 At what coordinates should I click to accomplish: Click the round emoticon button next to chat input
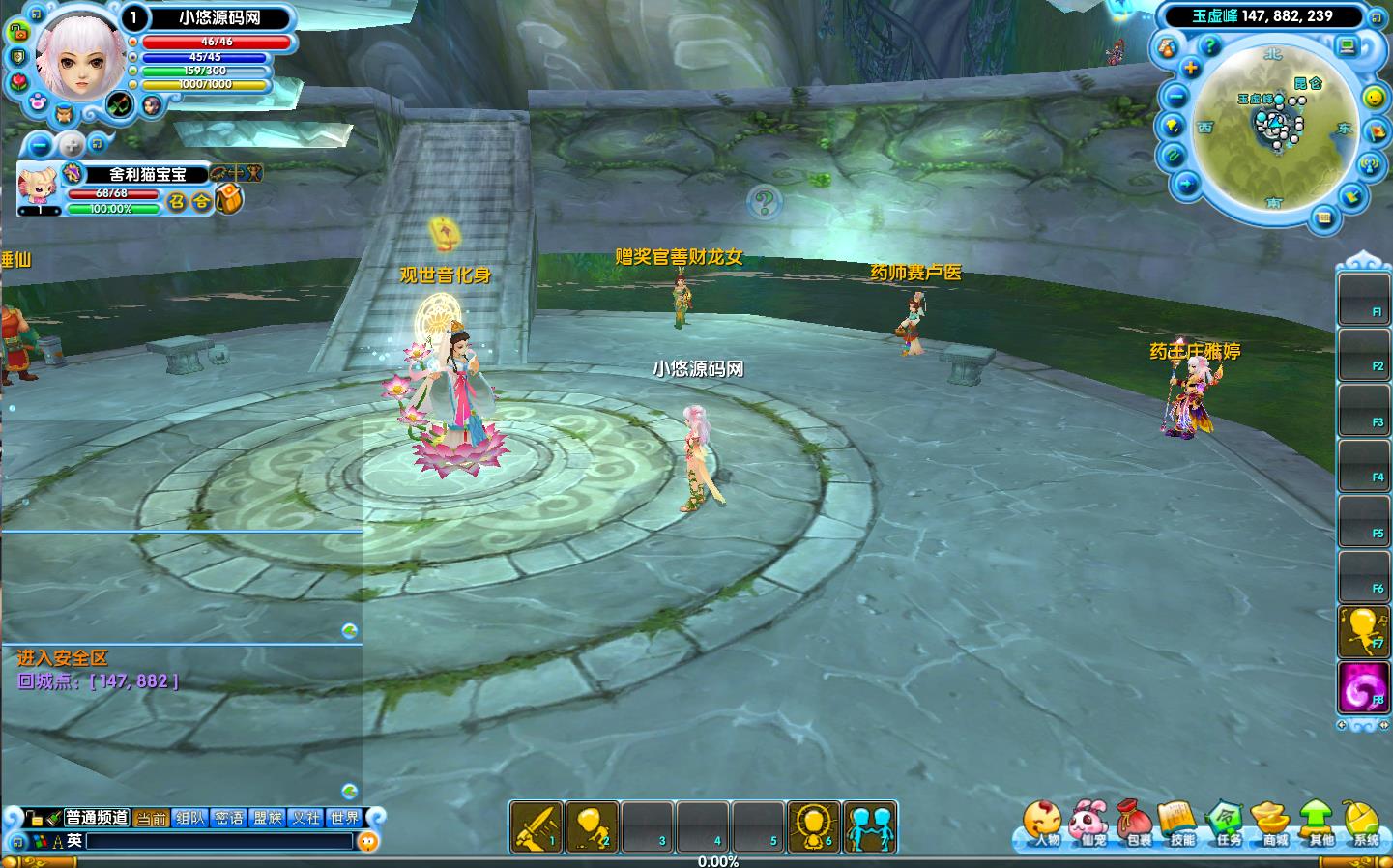(x=367, y=841)
